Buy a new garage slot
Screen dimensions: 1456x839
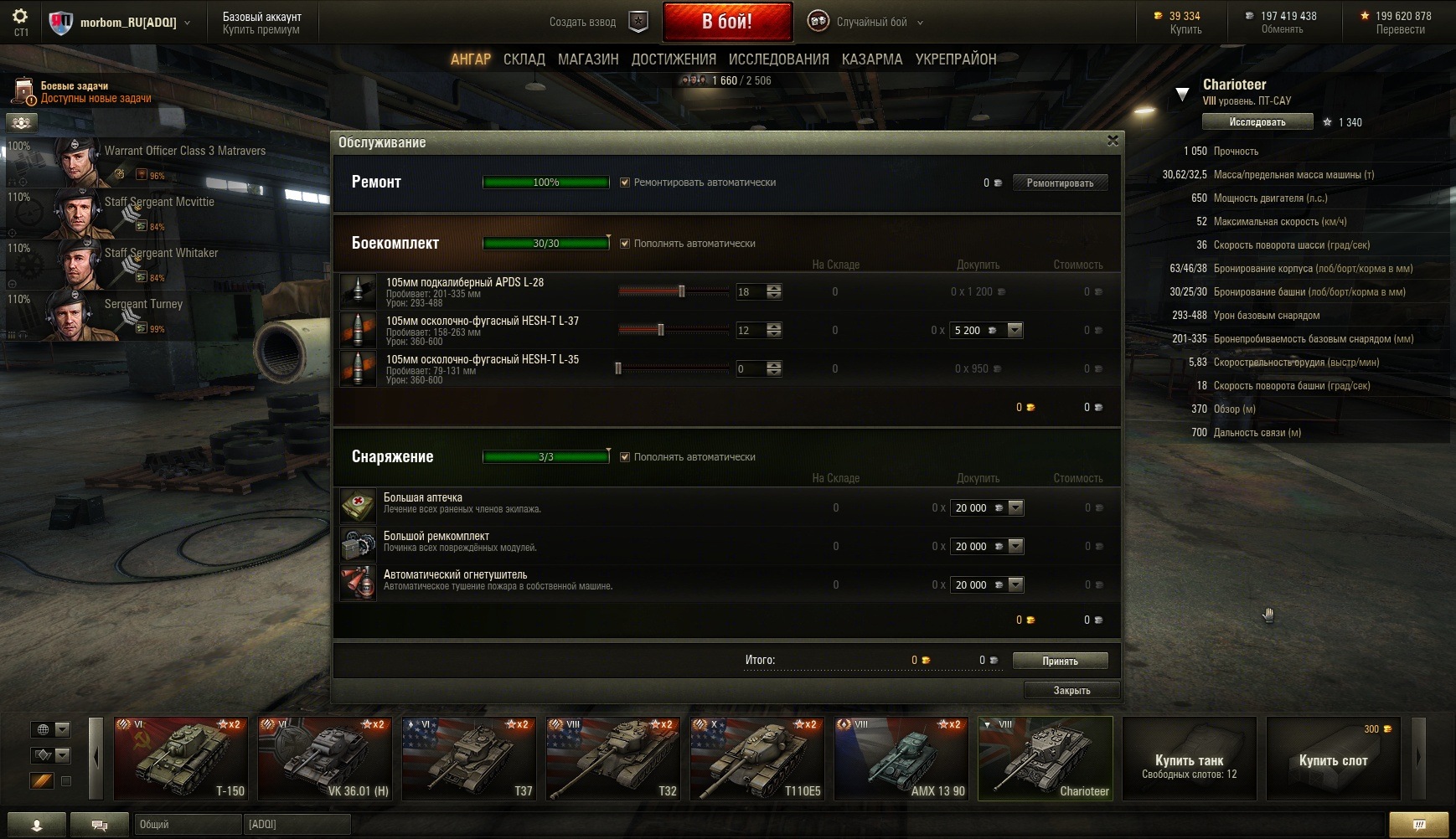[1333, 759]
